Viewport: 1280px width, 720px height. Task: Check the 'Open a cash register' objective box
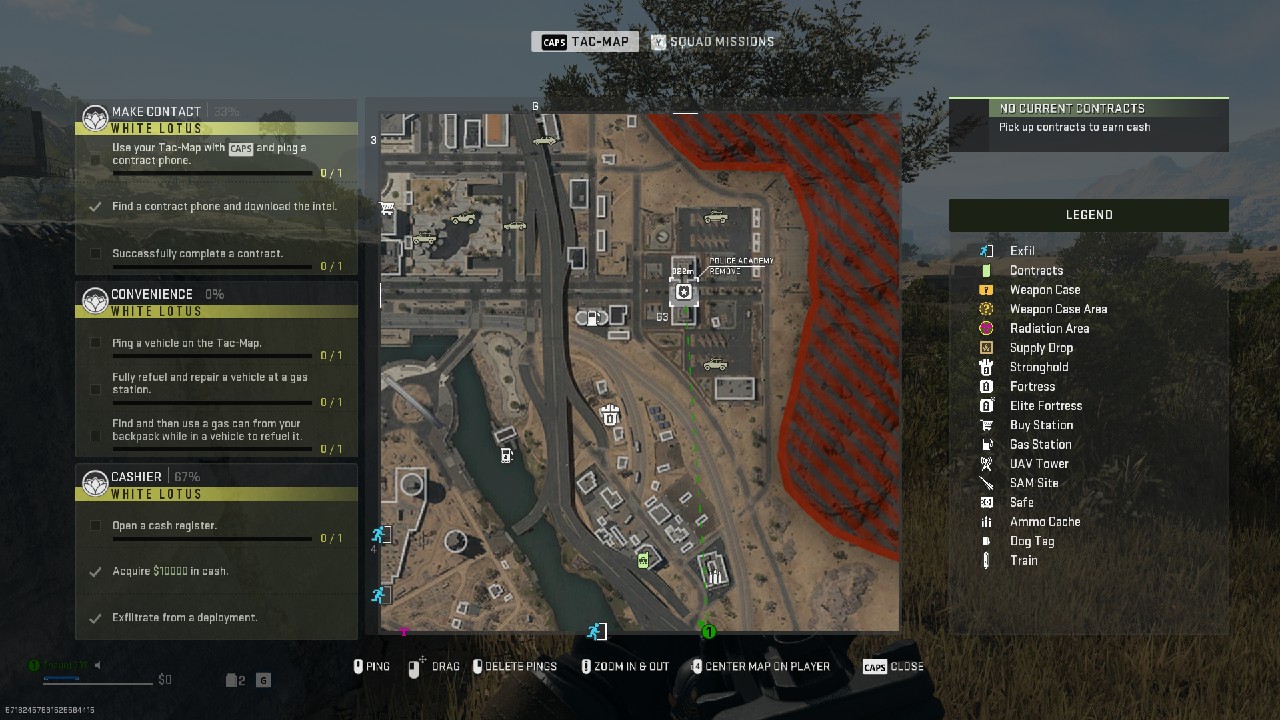click(95, 527)
